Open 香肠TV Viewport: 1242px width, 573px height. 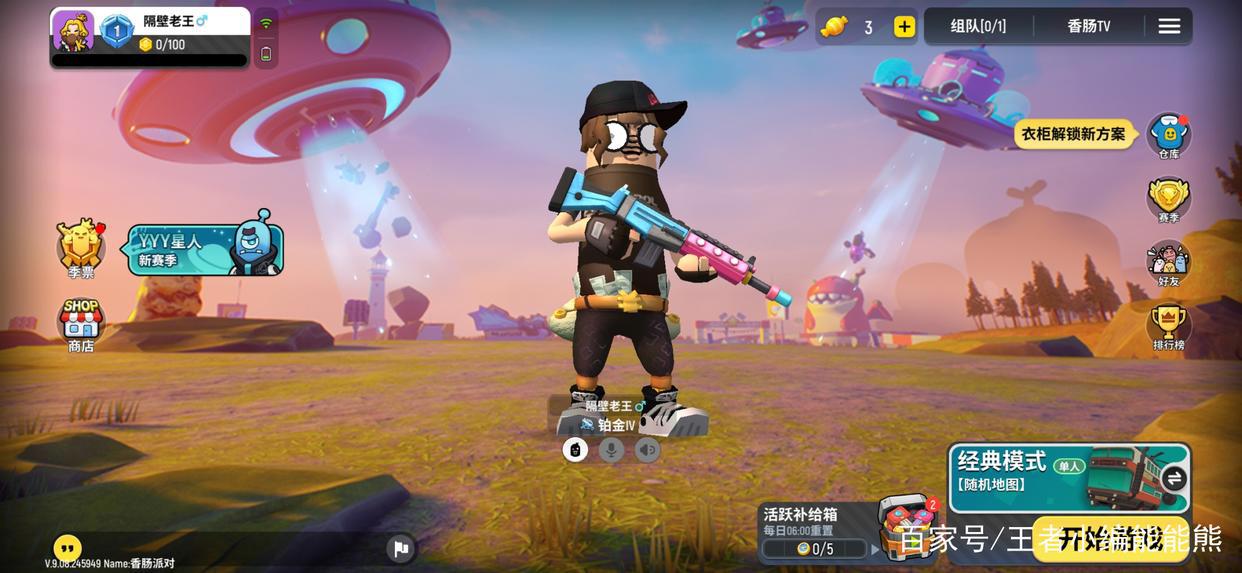[x=1088, y=27]
